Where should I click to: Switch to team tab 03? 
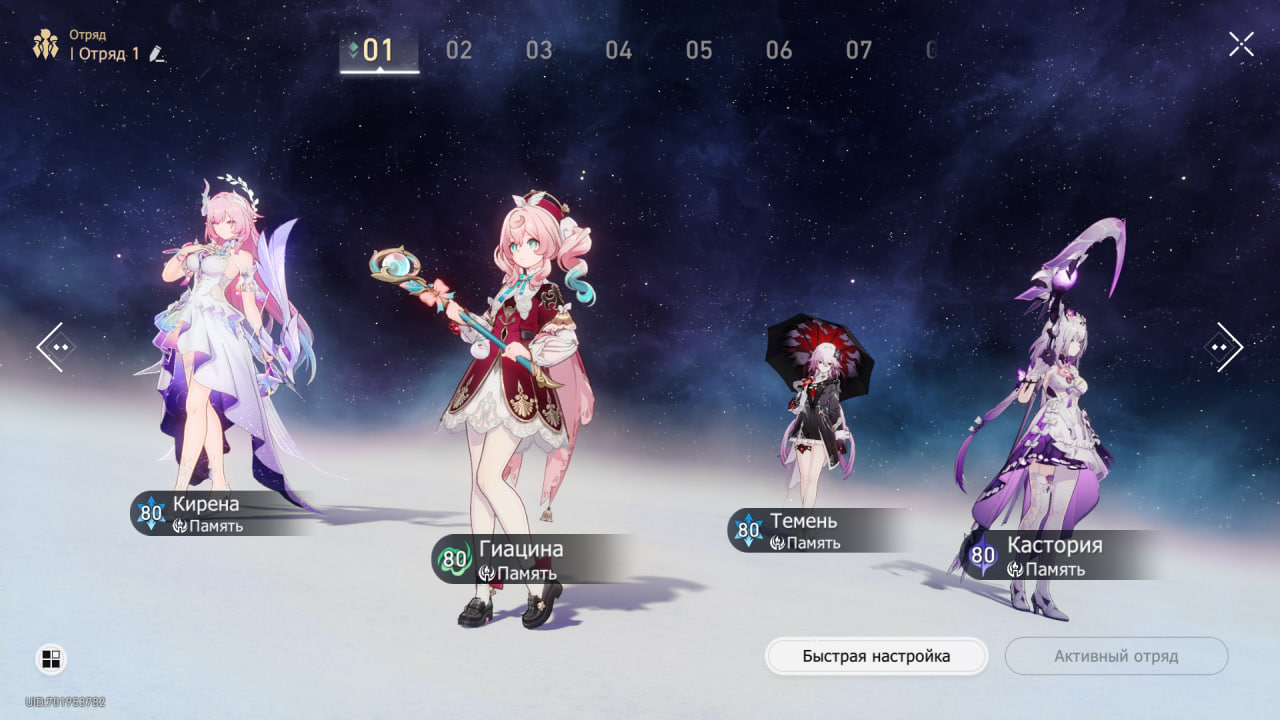(539, 50)
